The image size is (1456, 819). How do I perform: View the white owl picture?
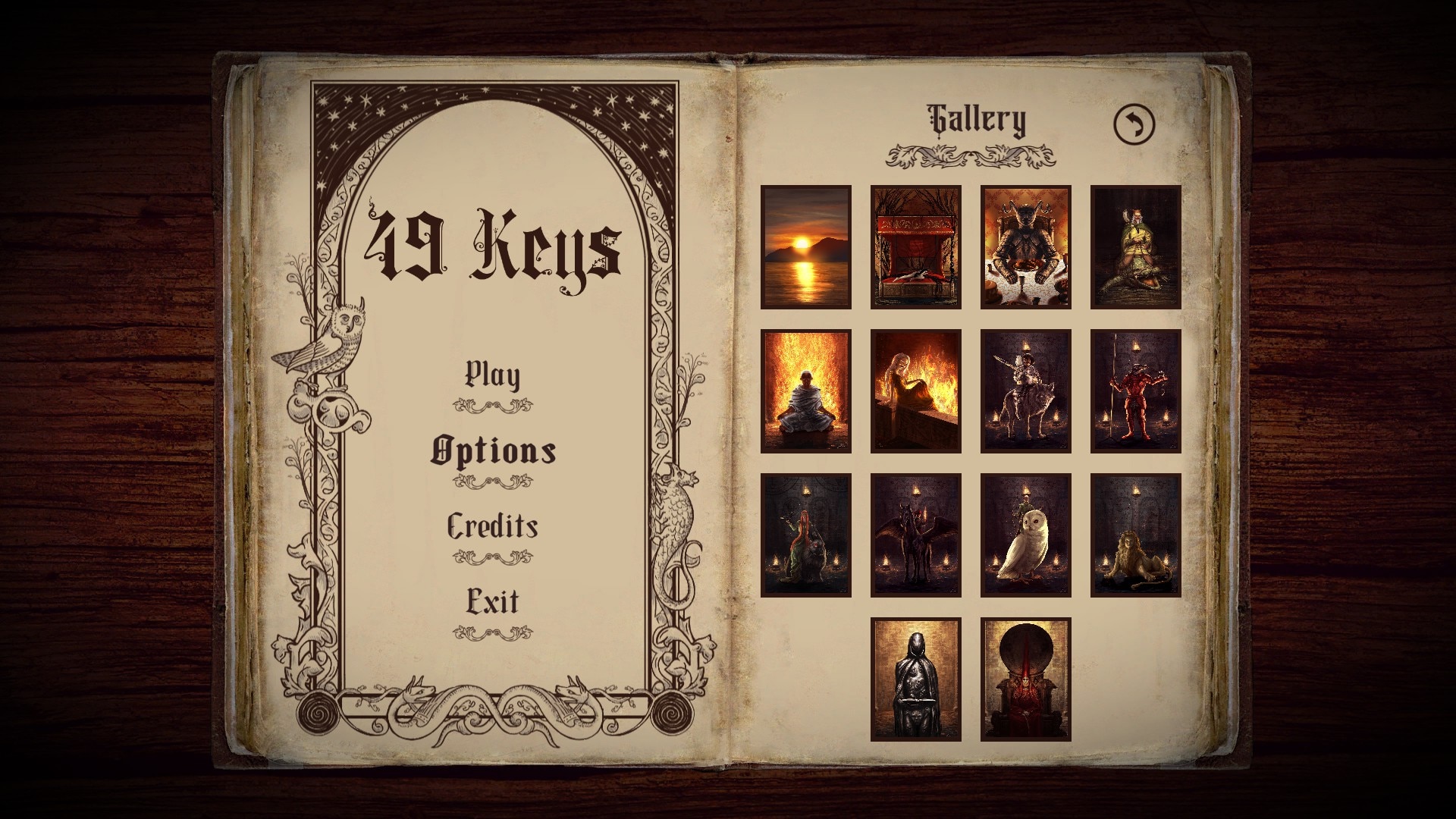[x=1026, y=535]
